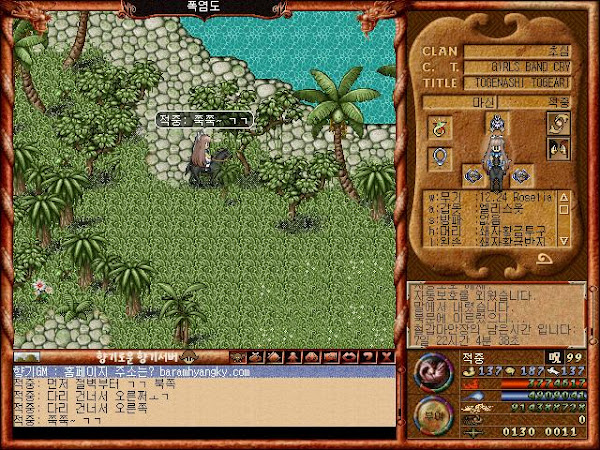The height and width of the screenshot is (450, 600).
Task: Select the blue ring equipment slot
Action: [x=438, y=157]
